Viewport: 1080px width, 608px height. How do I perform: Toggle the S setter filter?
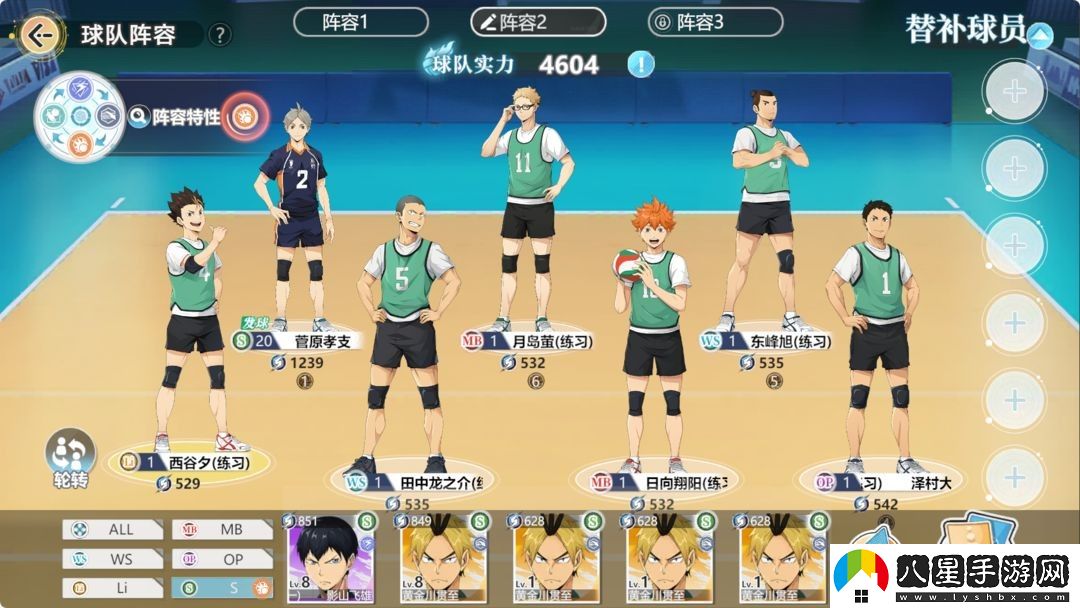pos(222,588)
